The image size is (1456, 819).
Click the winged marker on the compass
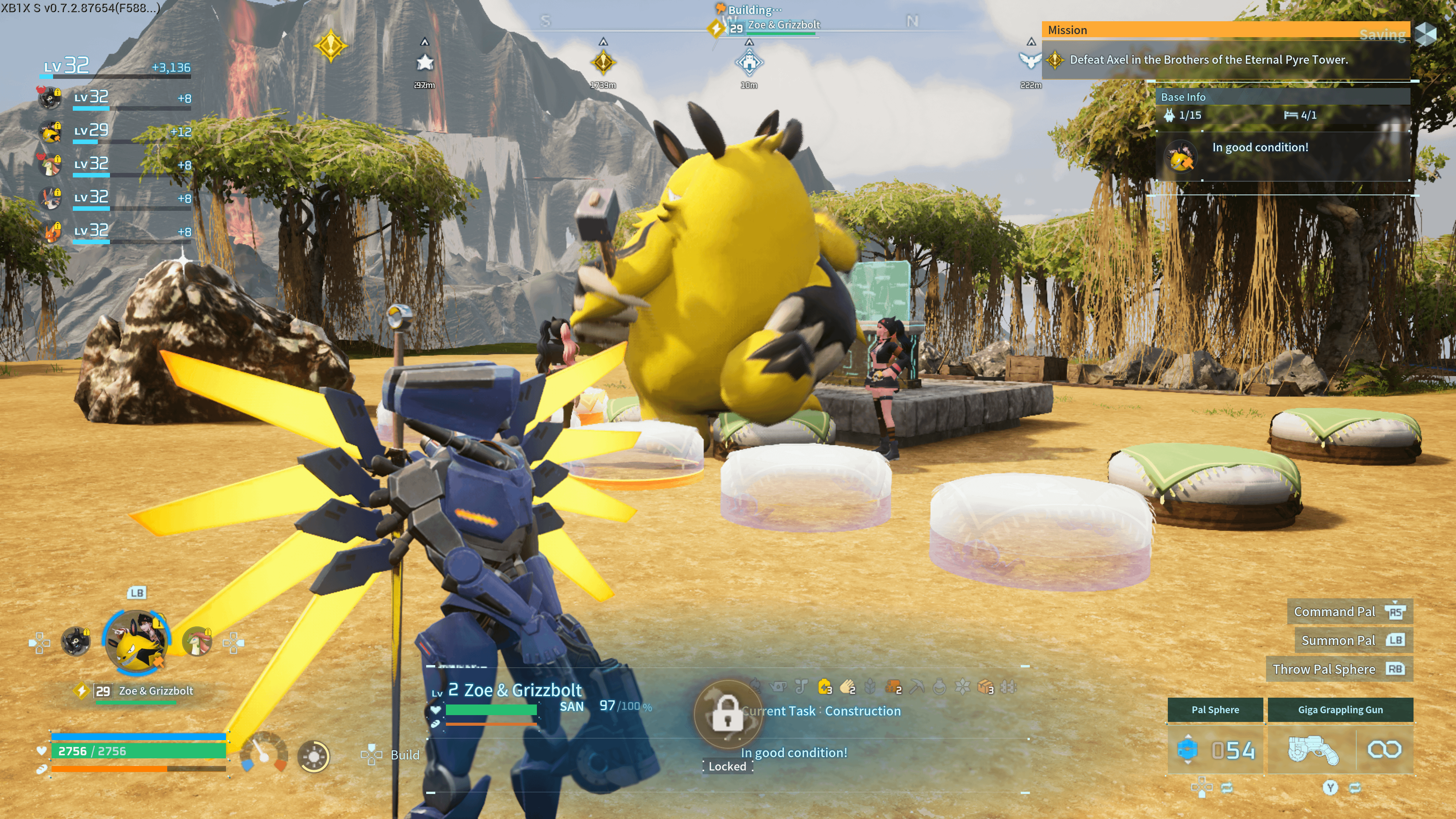click(x=1030, y=61)
